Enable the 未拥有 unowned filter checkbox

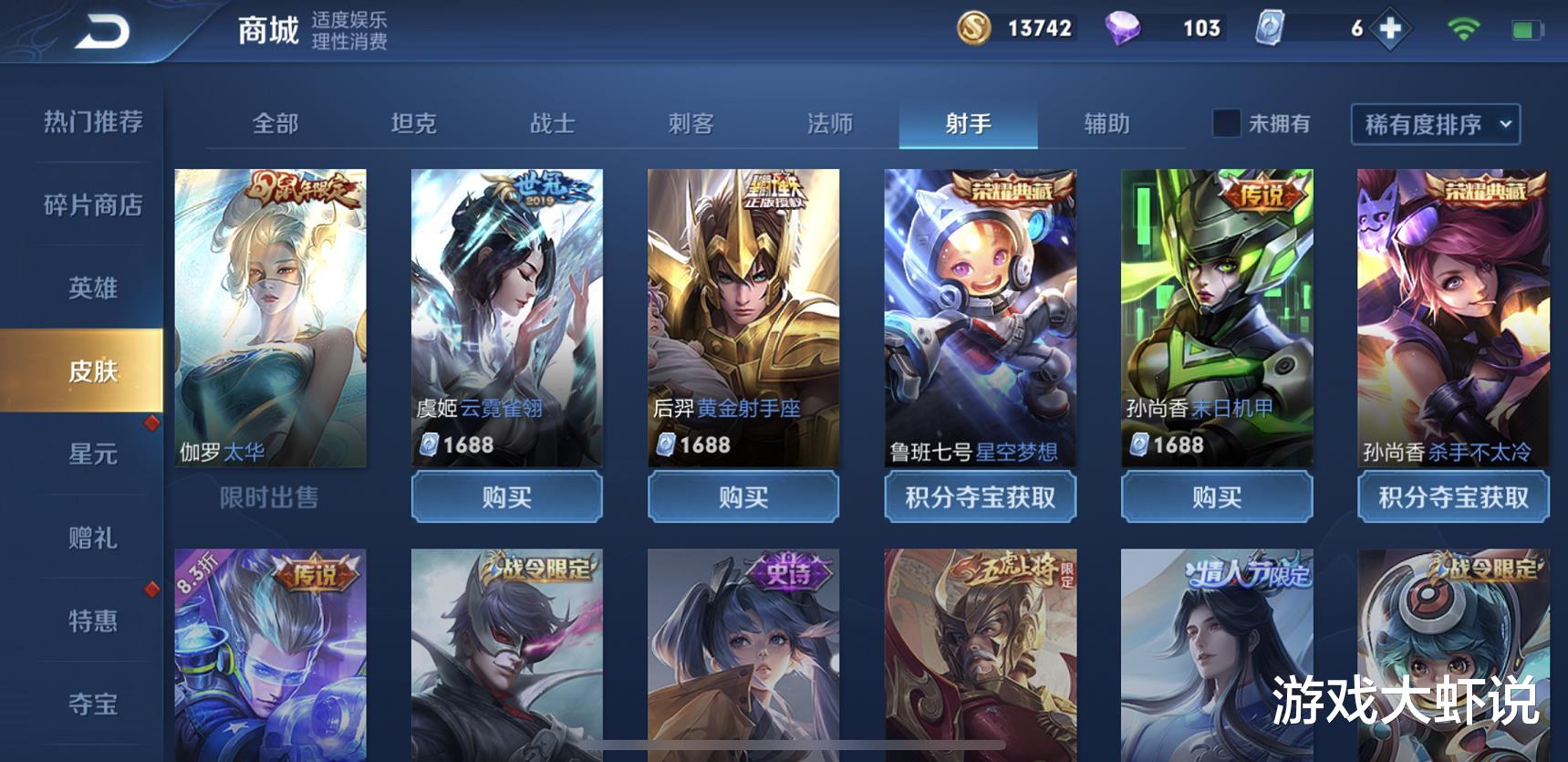tap(1226, 124)
